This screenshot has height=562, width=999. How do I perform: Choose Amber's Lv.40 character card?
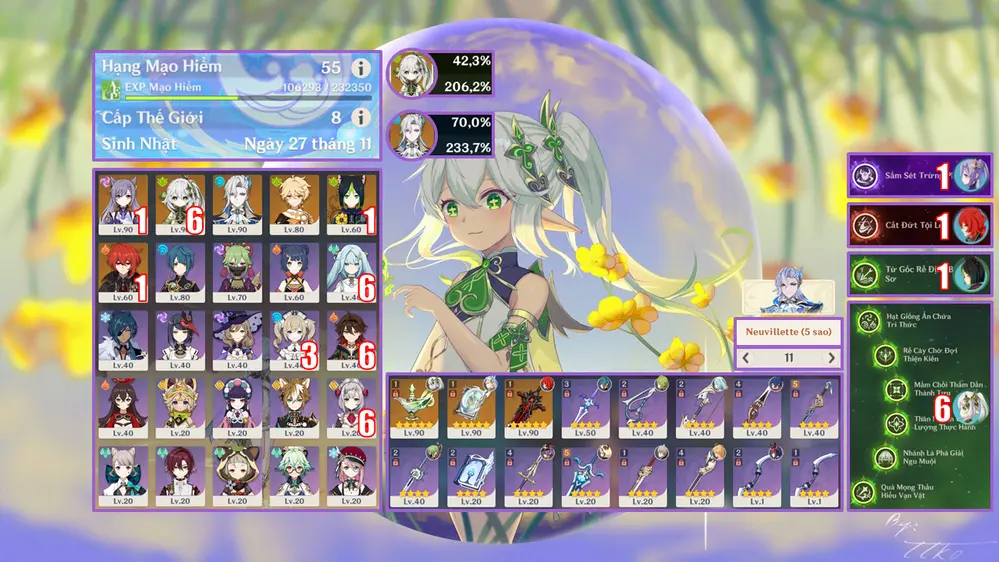tap(123, 405)
